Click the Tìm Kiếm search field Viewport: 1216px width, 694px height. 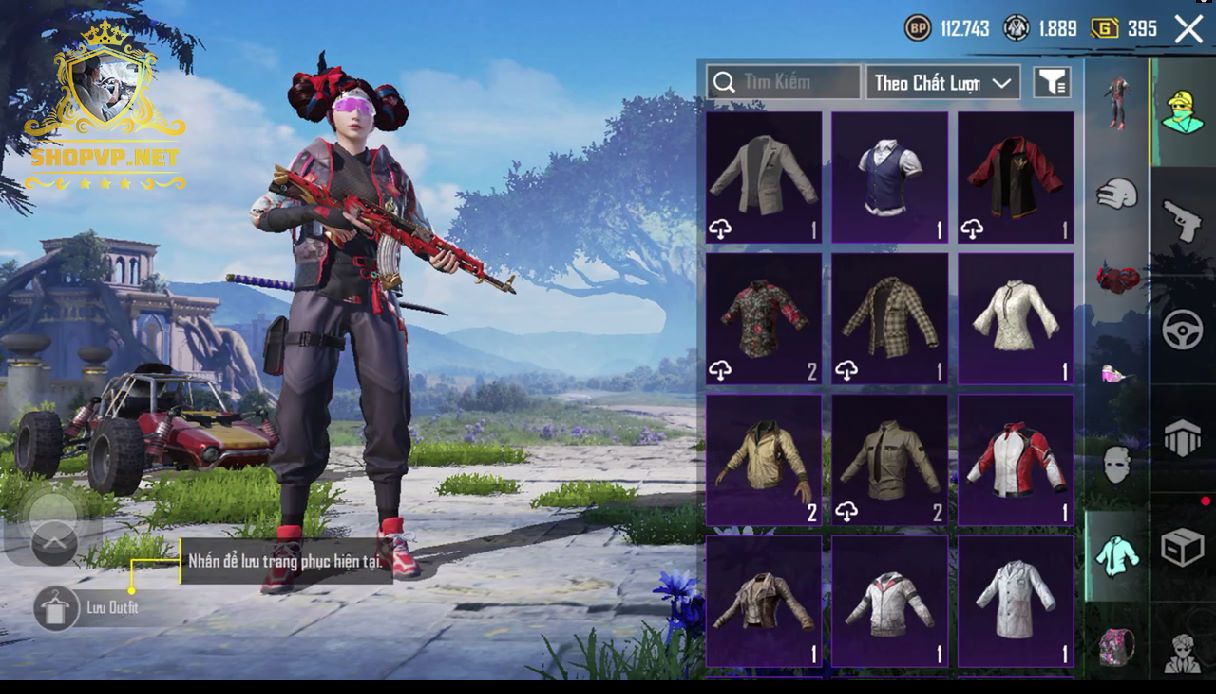pyautogui.click(x=784, y=82)
